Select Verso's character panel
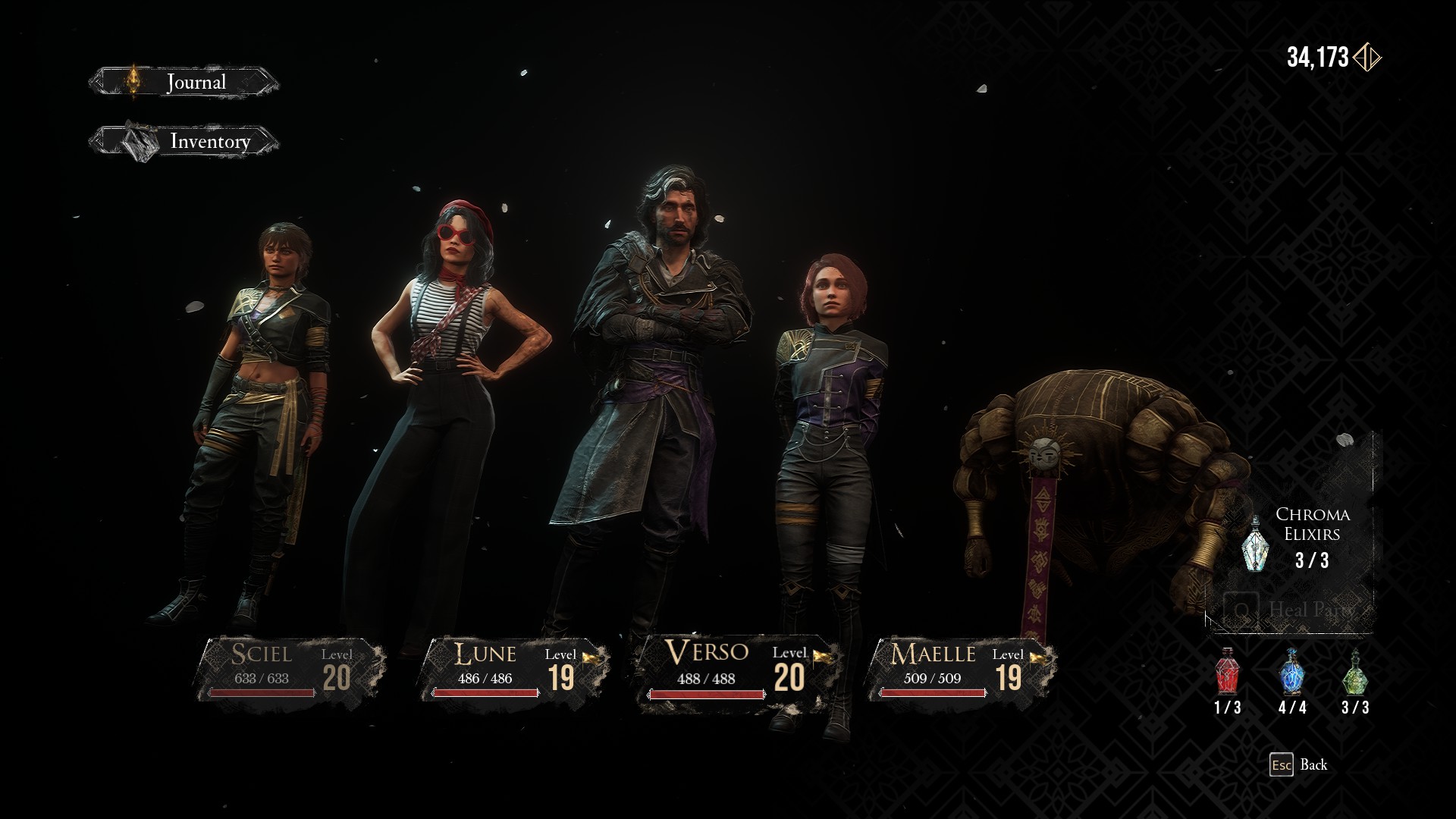Screen dimensions: 1456x819 pos(737,670)
